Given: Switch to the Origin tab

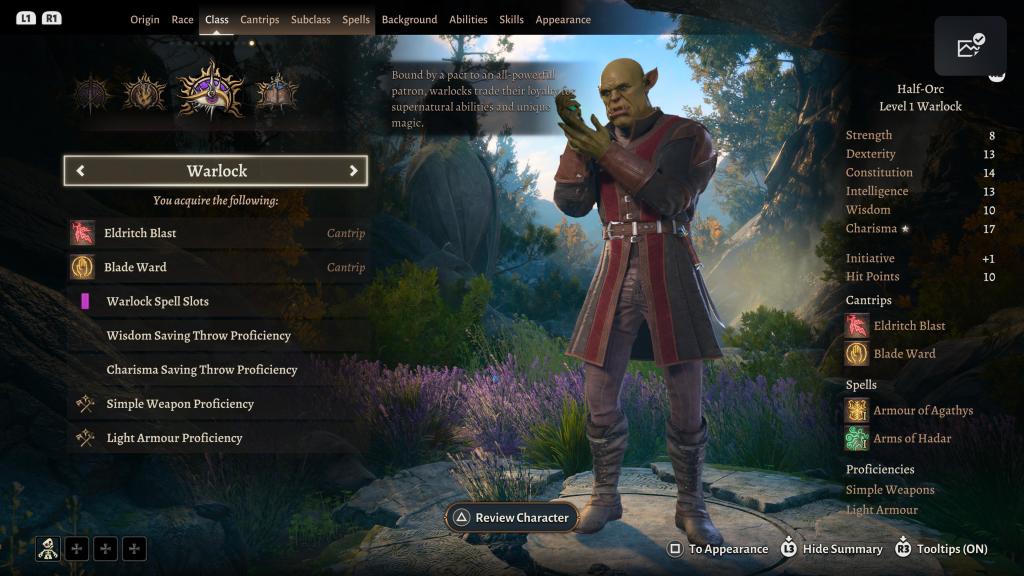Looking at the screenshot, I should (145, 20).
